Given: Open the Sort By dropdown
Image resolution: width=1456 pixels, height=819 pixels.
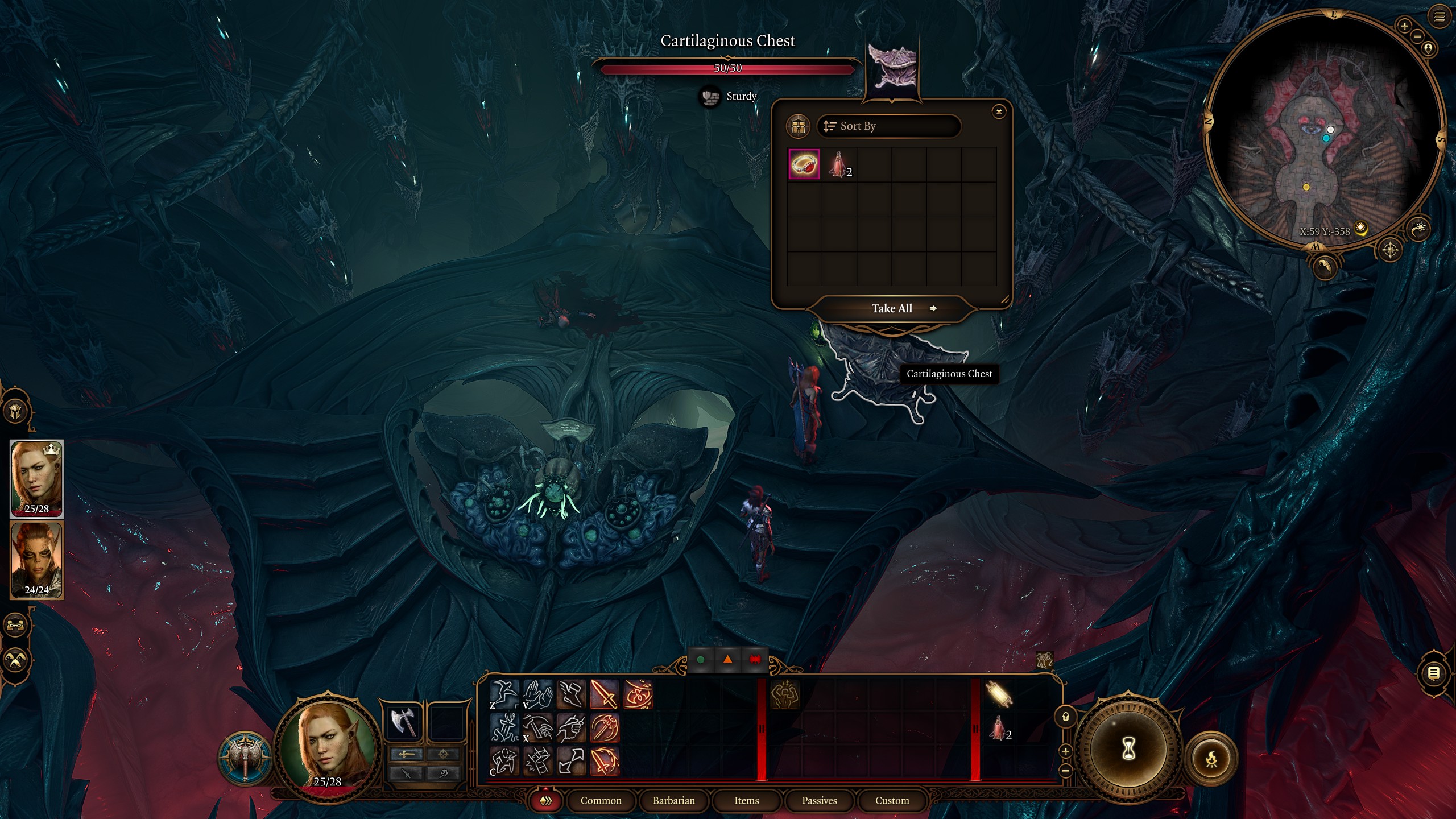Looking at the screenshot, I should pyautogui.click(x=888, y=126).
